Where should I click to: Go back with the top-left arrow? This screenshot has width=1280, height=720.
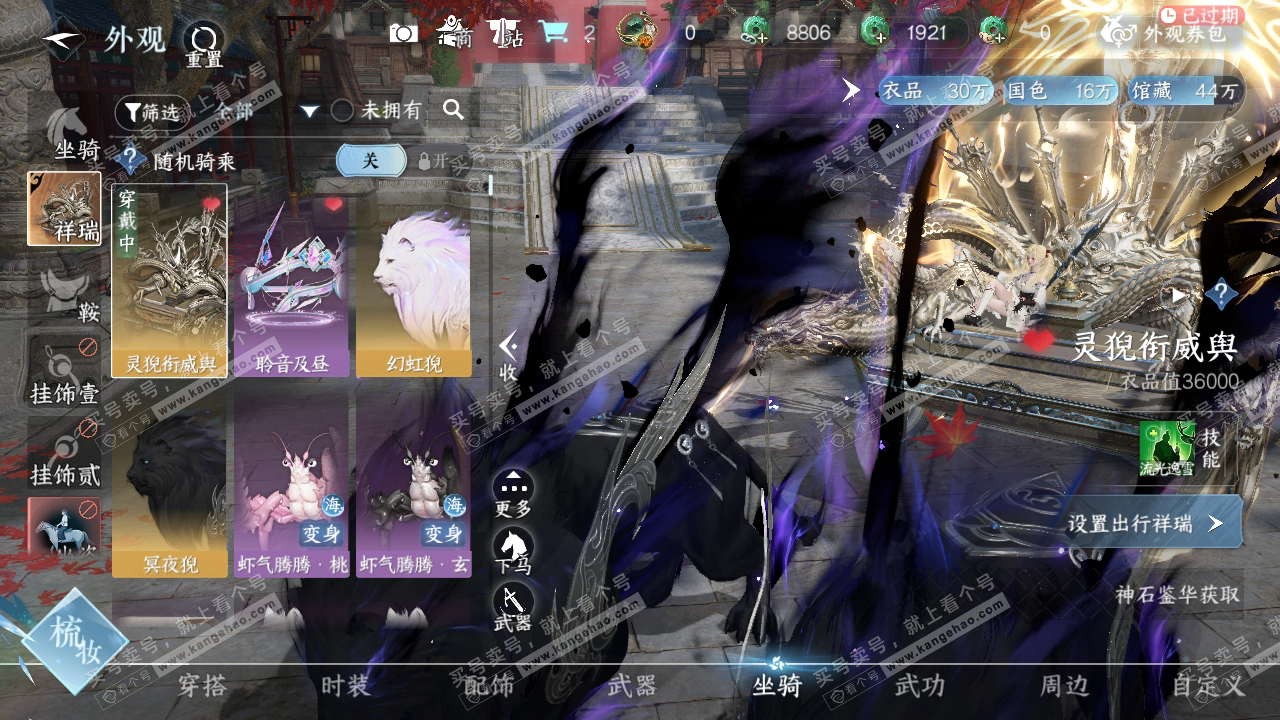(62, 40)
